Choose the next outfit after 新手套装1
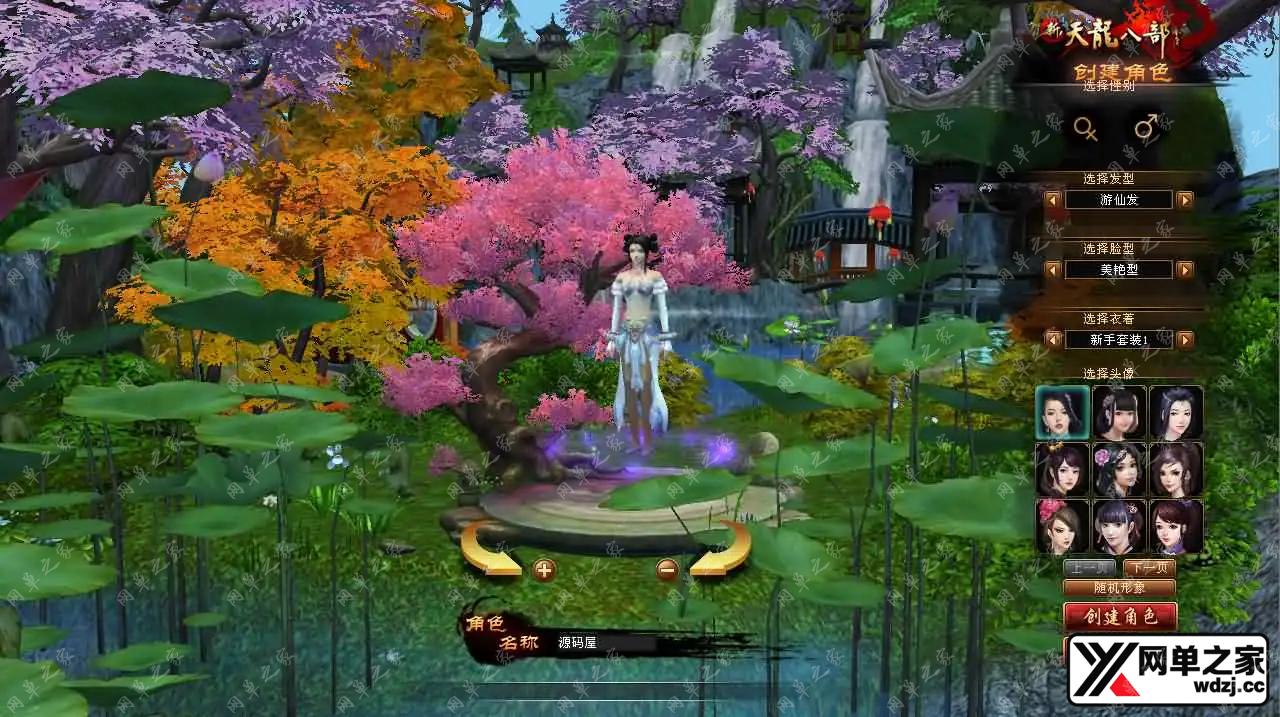Viewport: 1280px width, 717px height. [1185, 340]
